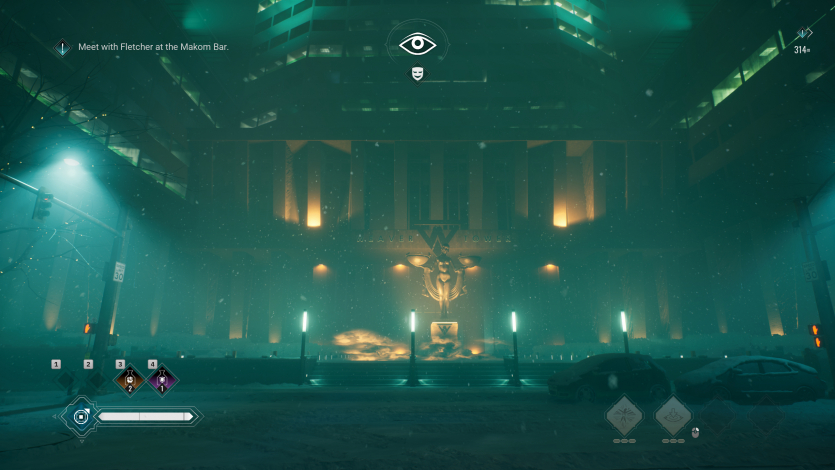
Task: Click the circular weapon emblem beside the health bar
Action: click(78, 416)
